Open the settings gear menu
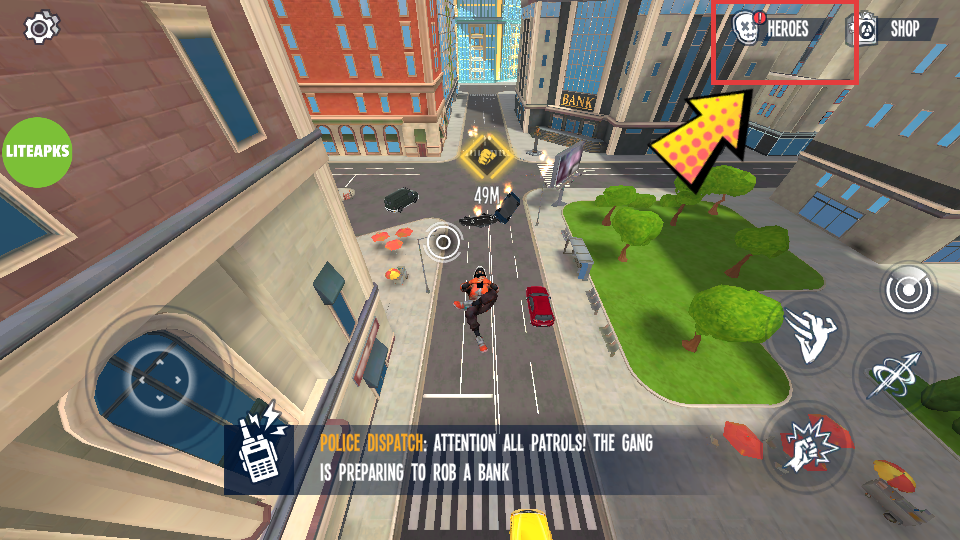This screenshot has height=540, width=960. 41,27
